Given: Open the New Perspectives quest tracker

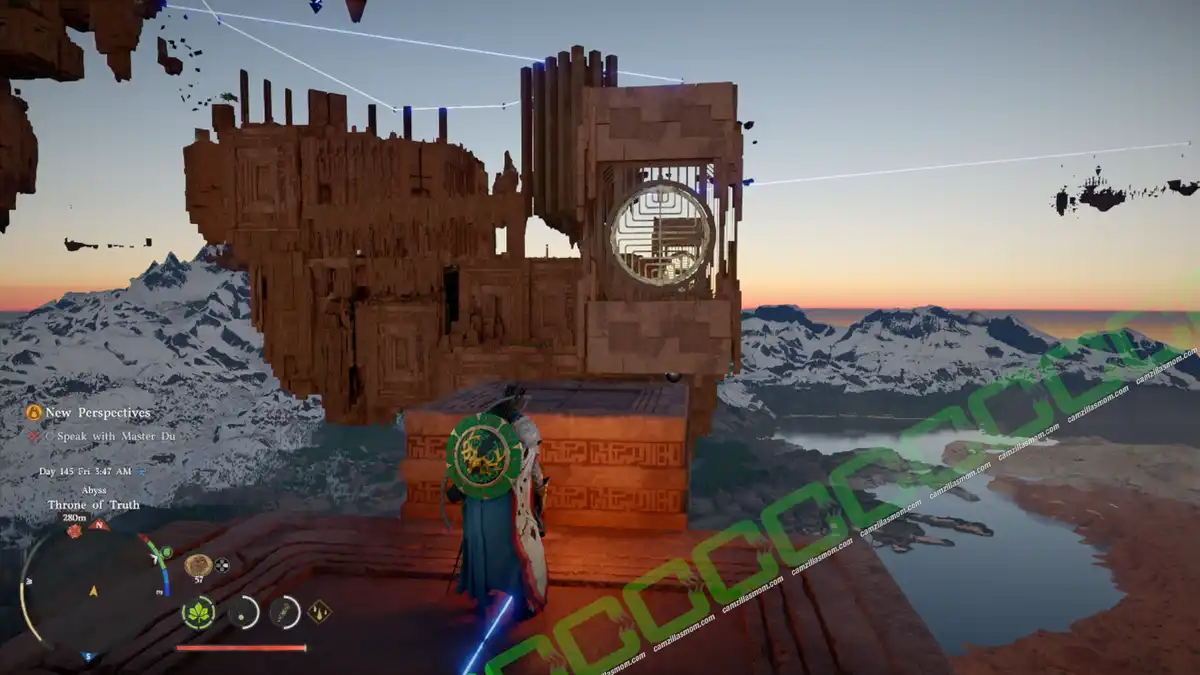Looking at the screenshot, I should pos(88,412).
